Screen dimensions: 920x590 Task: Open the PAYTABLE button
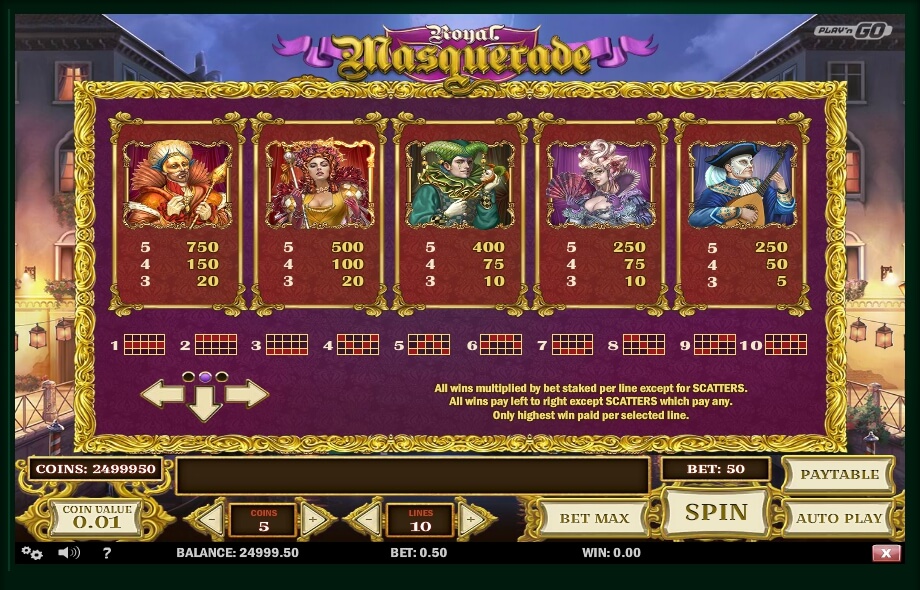click(839, 474)
